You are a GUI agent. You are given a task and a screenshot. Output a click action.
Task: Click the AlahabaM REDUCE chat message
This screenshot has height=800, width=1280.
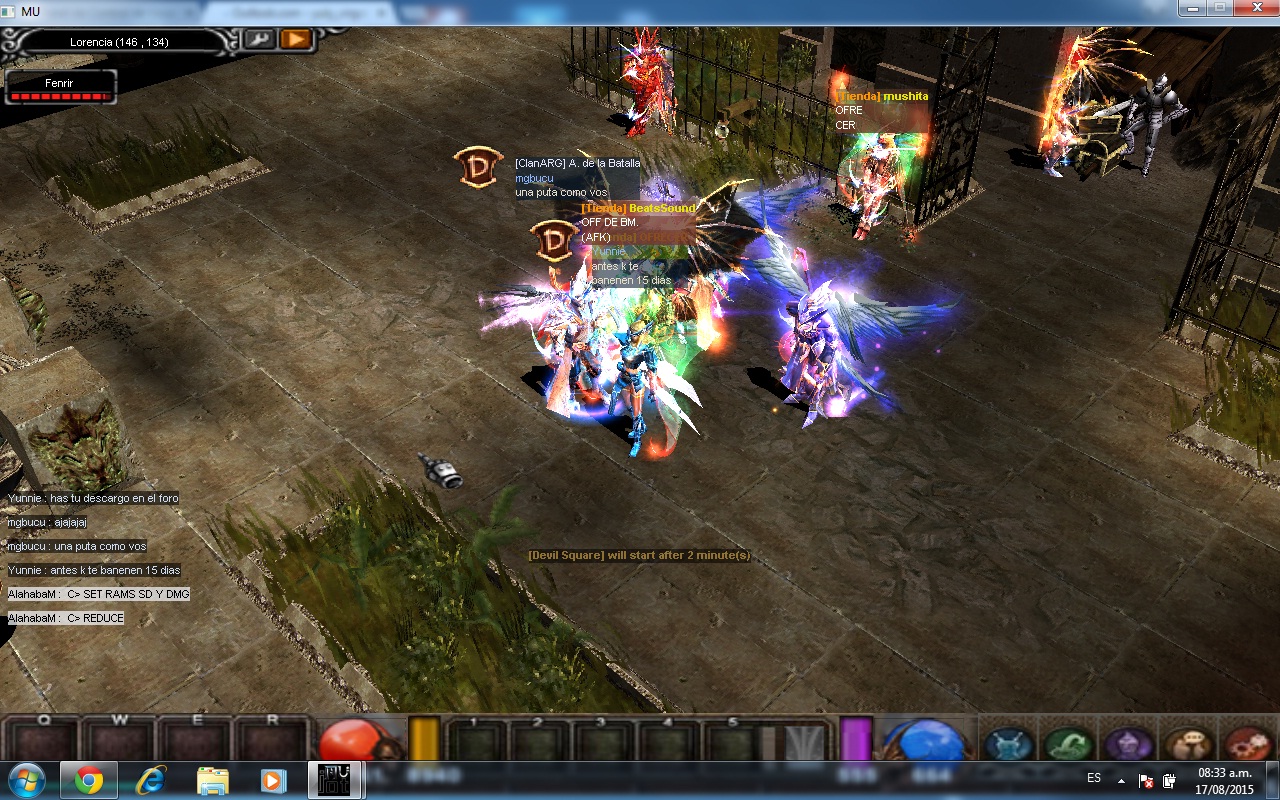66,618
